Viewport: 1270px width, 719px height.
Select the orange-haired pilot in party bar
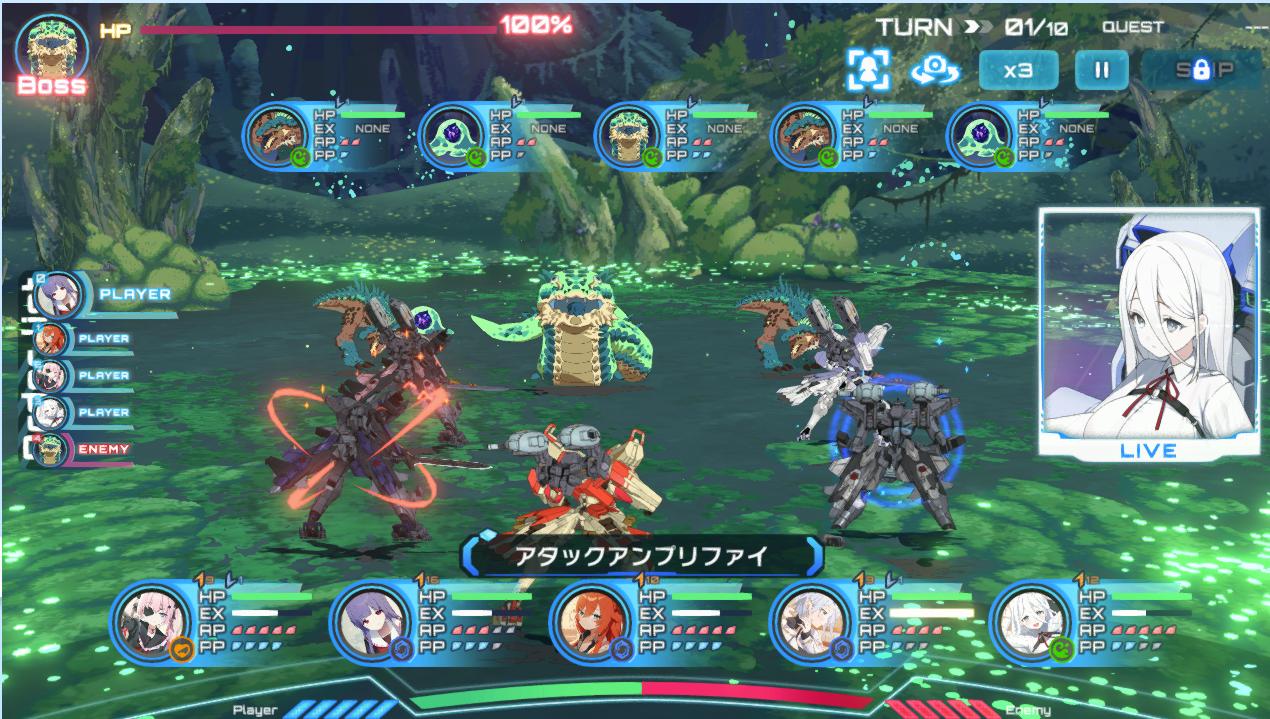tap(590, 622)
